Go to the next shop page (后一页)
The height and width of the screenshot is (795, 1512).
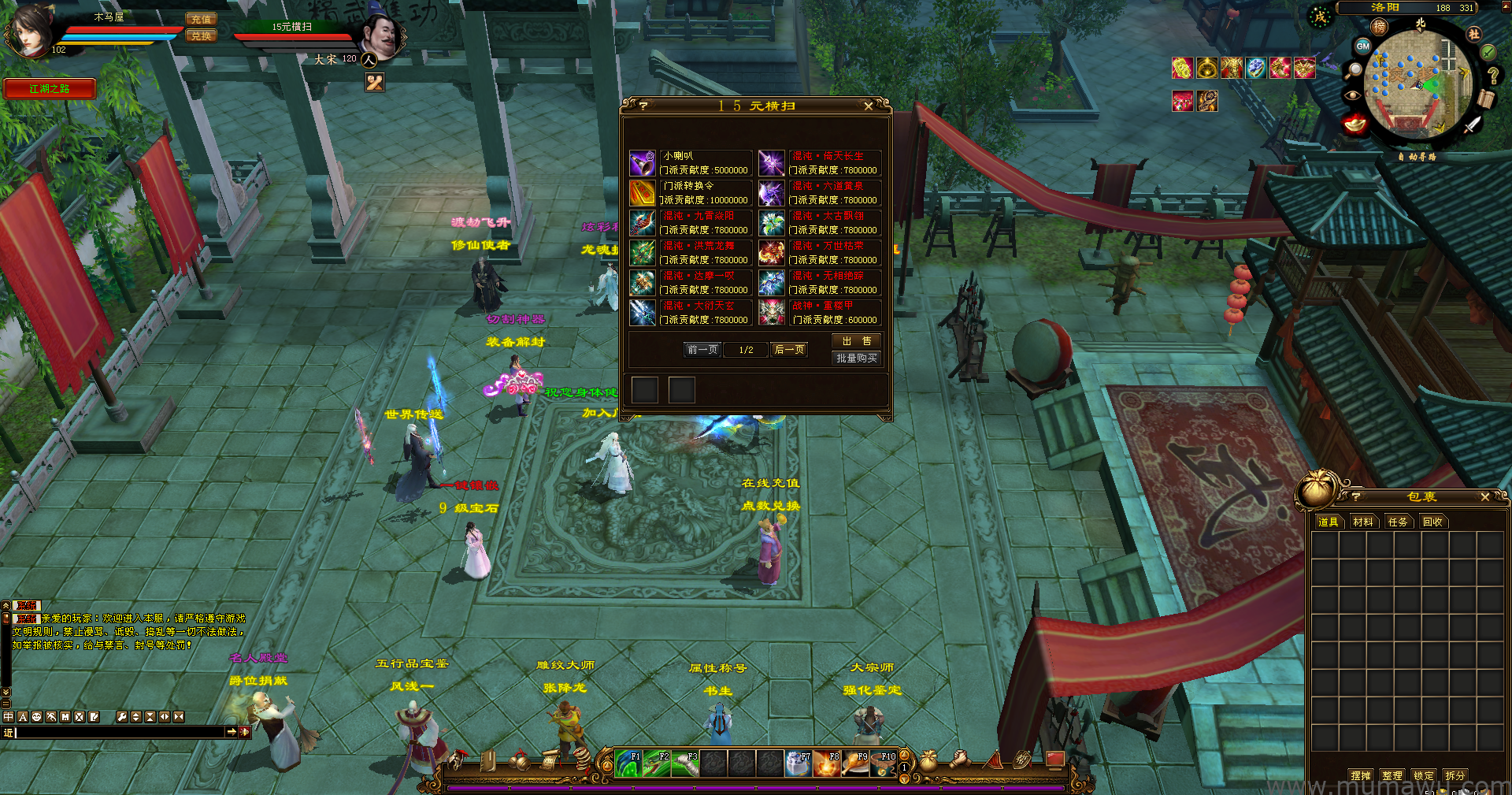[789, 350]
